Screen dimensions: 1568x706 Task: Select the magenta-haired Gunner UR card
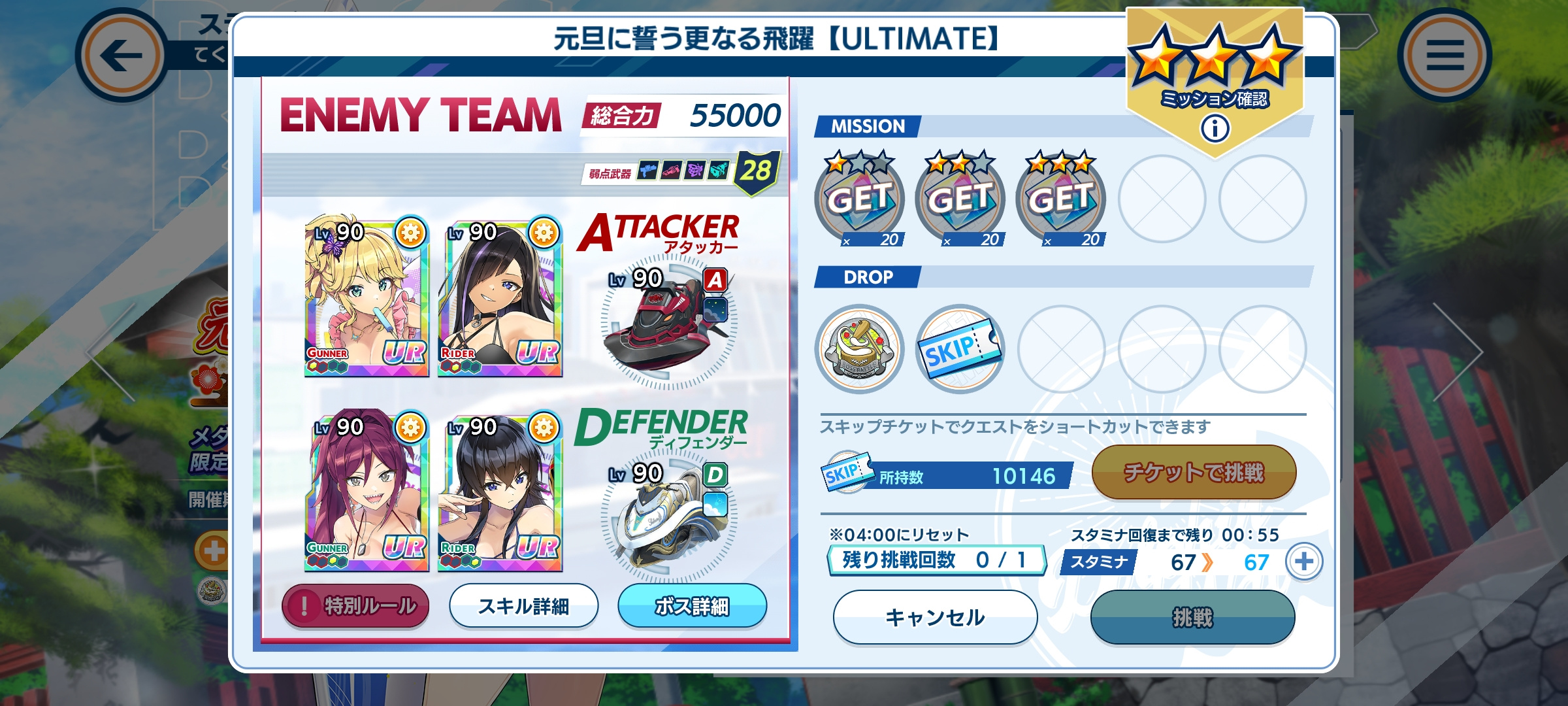[x=367, y=492]
